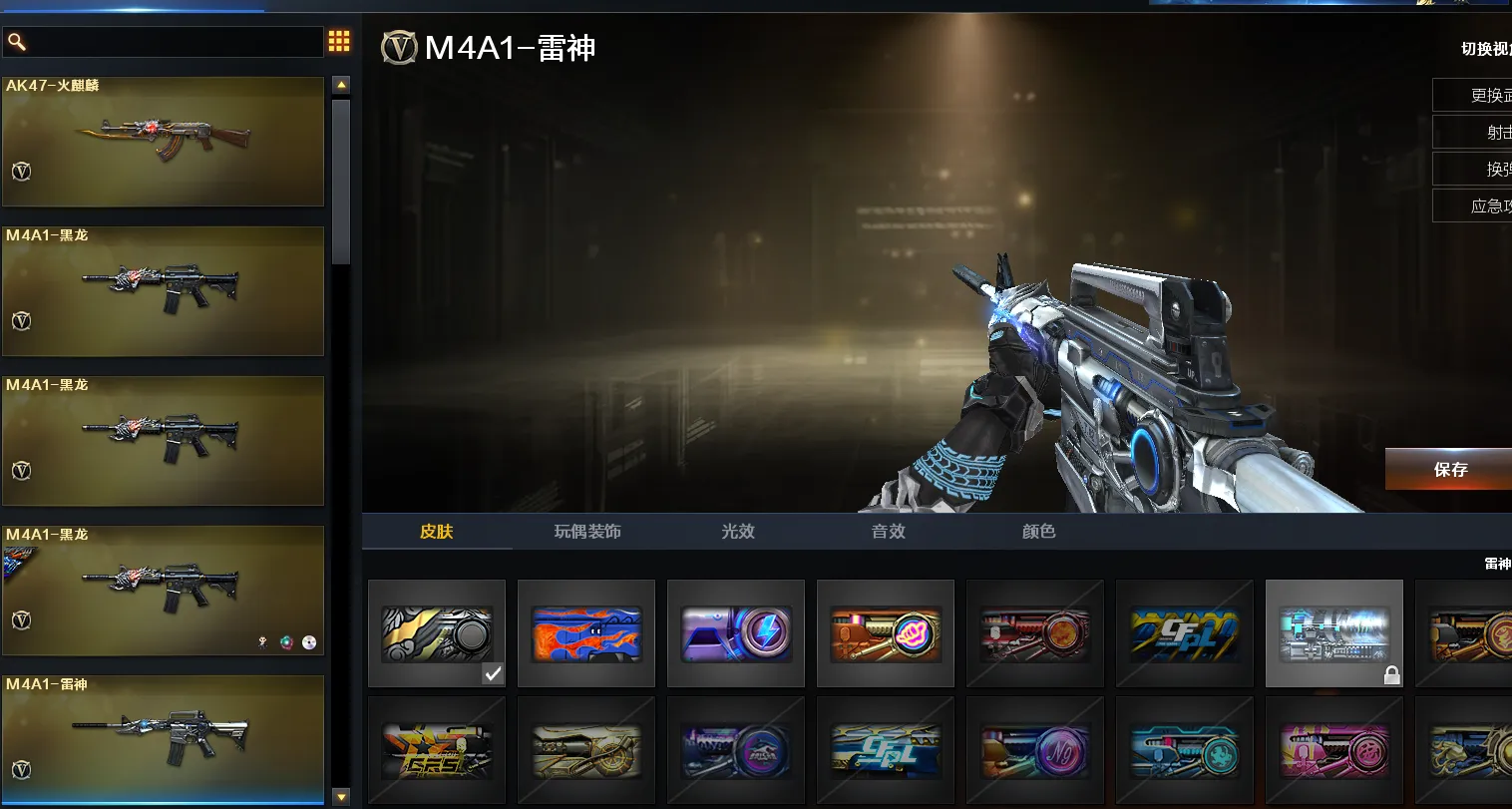Select the checked default silver skin
This screenshot has height=809, width=1512.
click(437, 633)
